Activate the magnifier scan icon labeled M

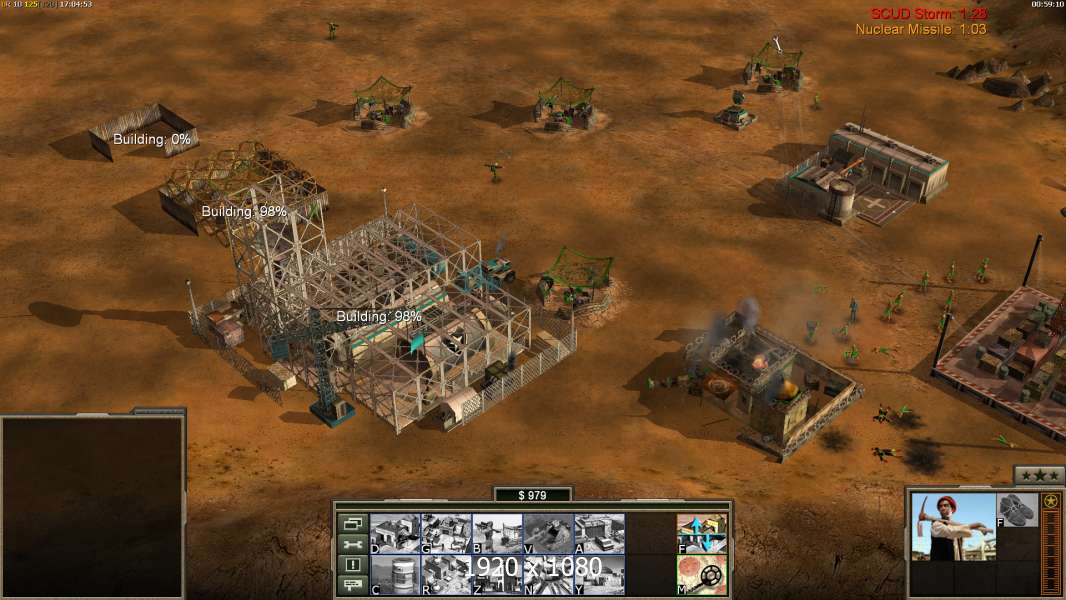pyautogui.click(x=702, y=575)
